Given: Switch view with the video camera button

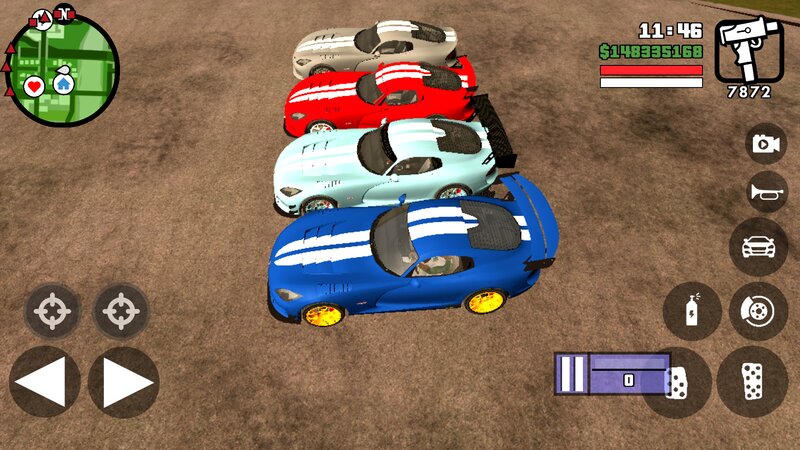Looking at the screenshot, I should click(766, 144).
